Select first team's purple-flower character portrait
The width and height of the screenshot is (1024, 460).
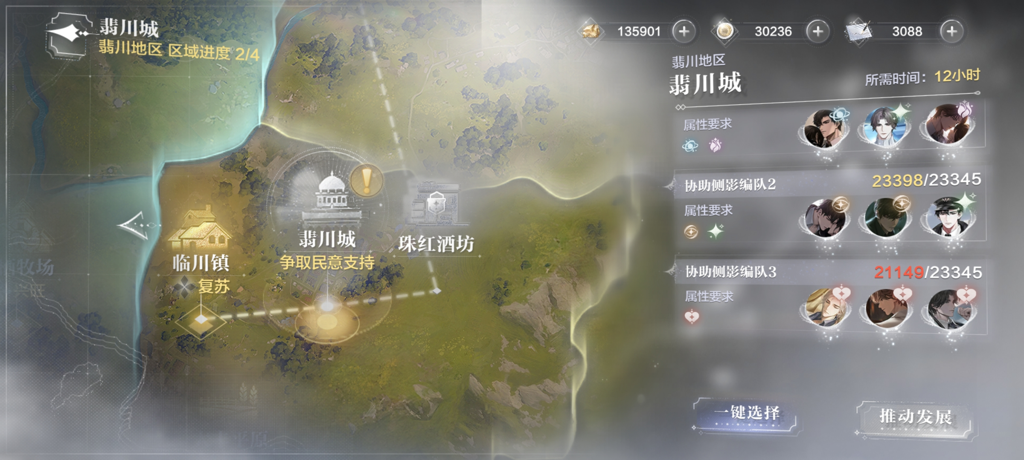tap(946, 128)
